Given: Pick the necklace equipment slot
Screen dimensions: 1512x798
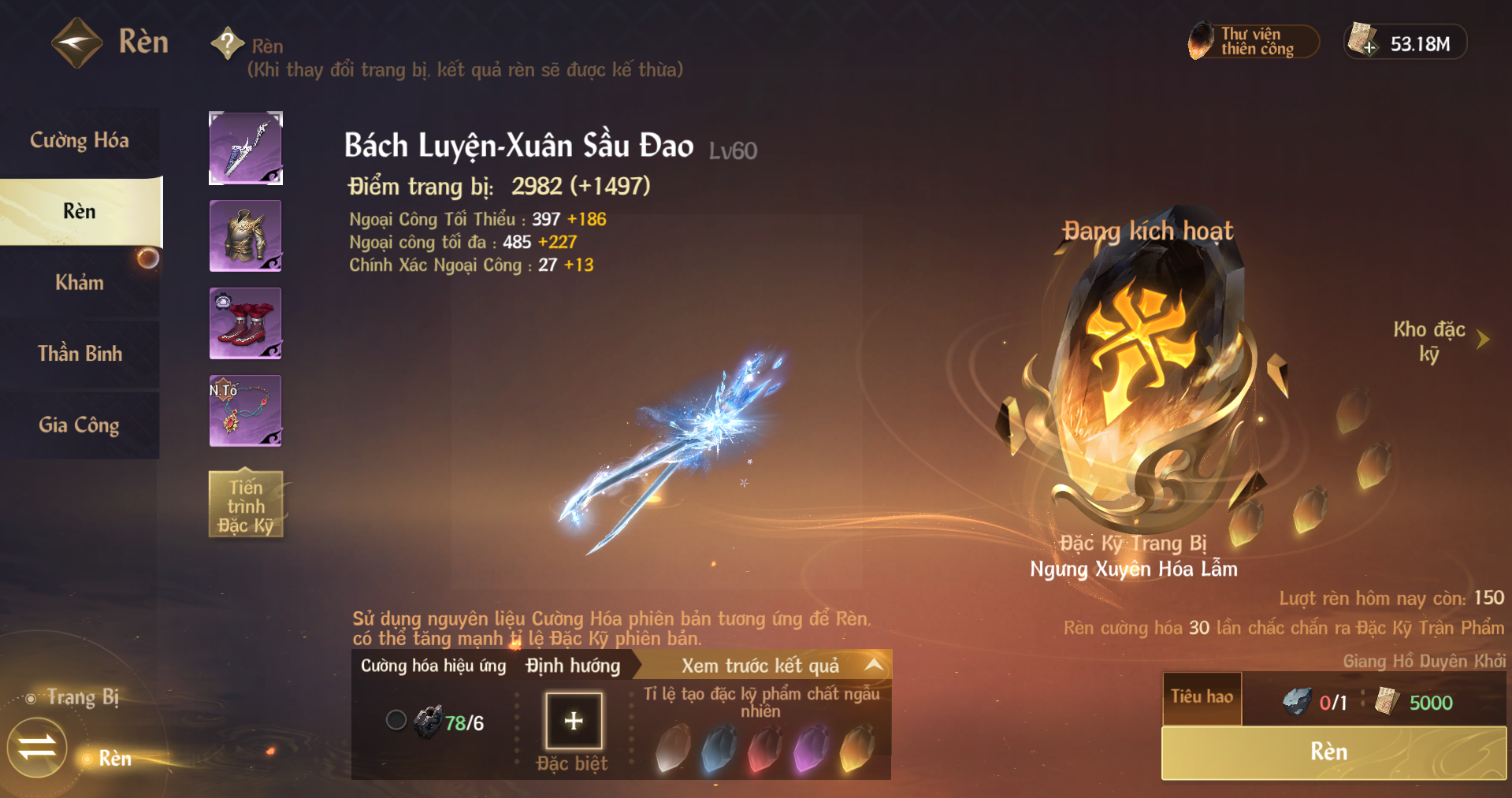Looking at the screenshot, I should [x=246, y=411].
